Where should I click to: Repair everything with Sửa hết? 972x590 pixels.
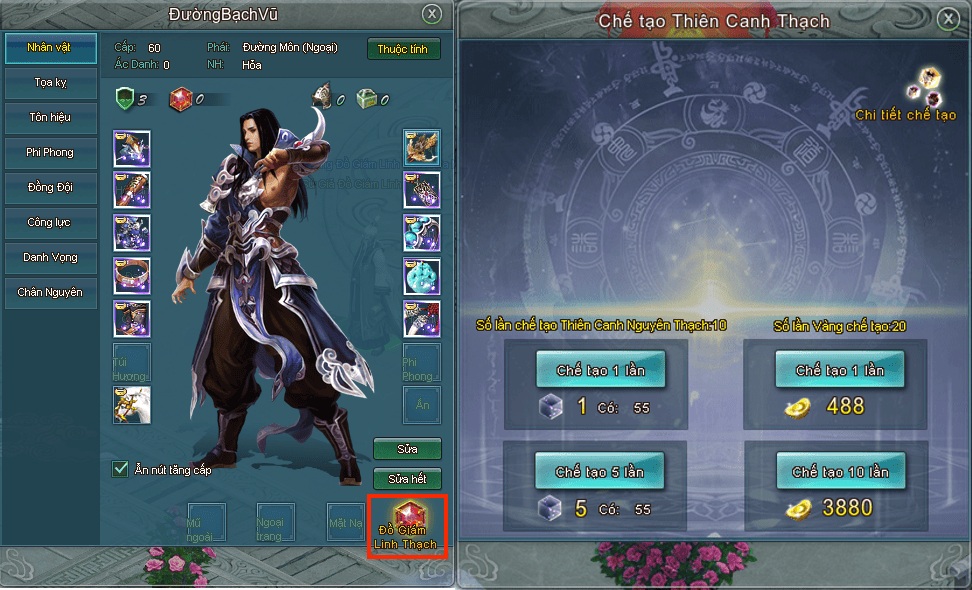(406, 479)
